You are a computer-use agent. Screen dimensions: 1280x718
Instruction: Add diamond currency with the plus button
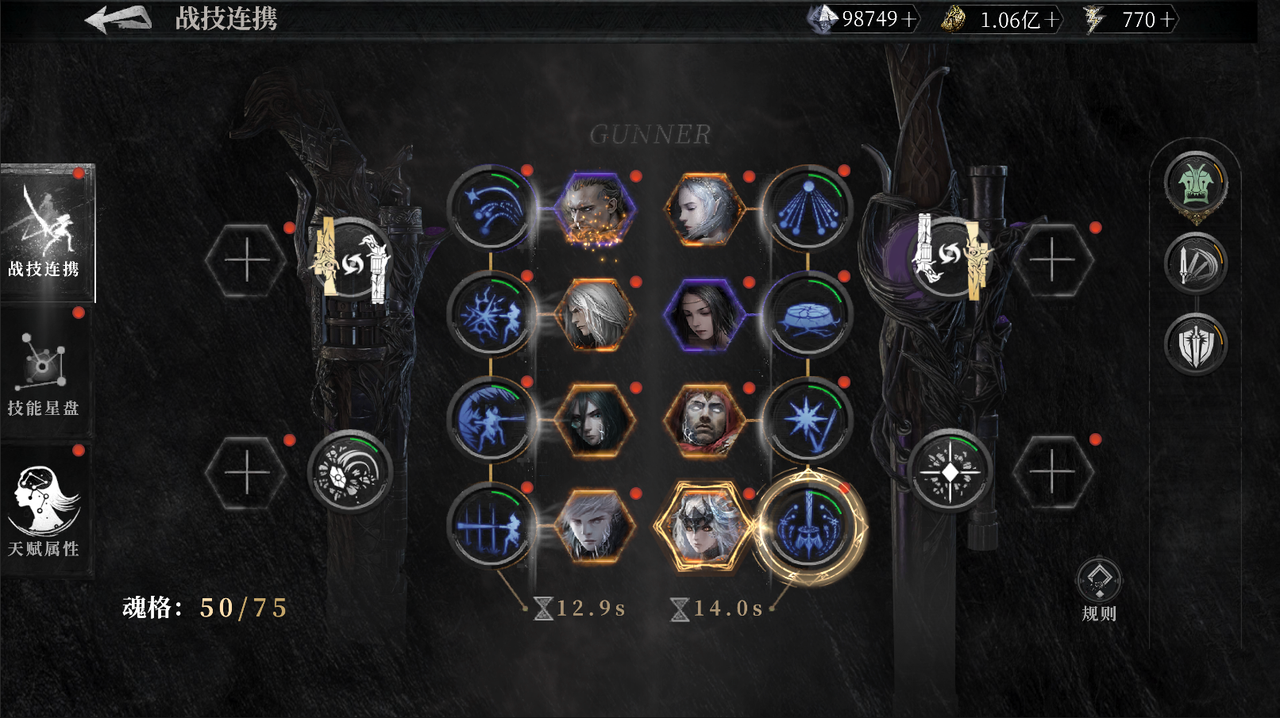(907, 19)
